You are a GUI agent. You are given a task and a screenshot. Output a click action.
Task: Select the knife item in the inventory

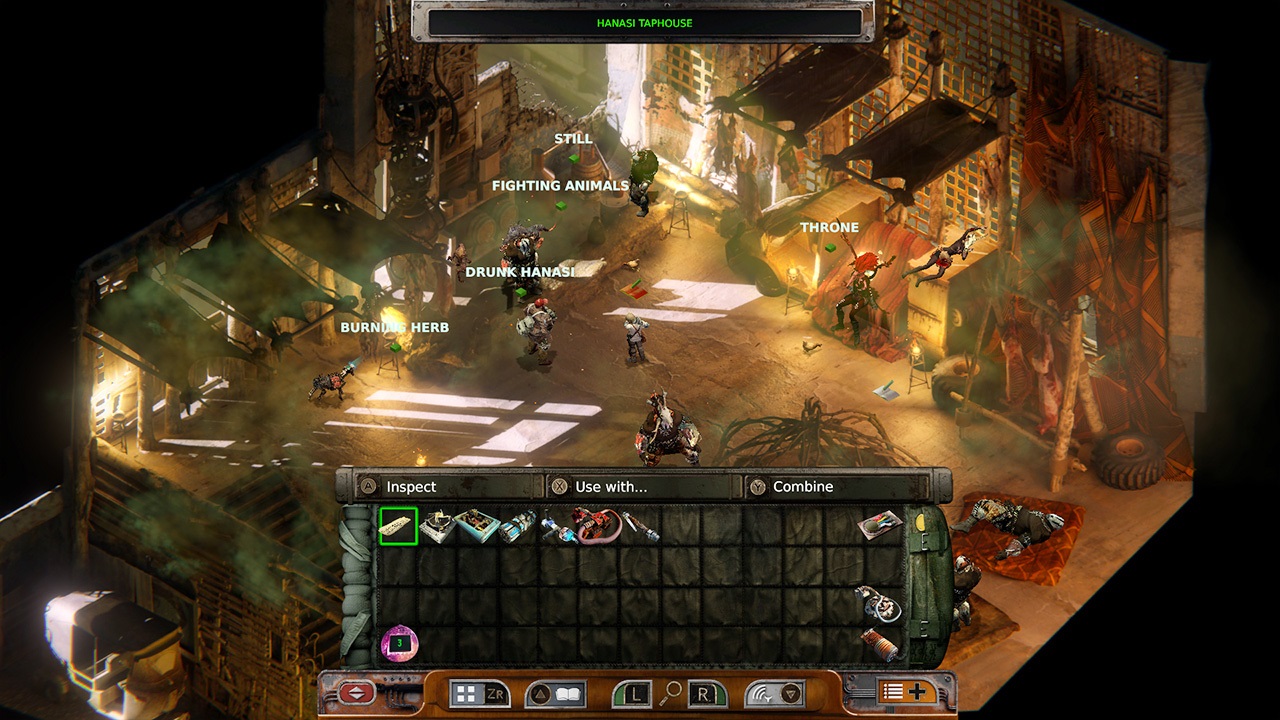pyautogui.click(x=635, y=525)
